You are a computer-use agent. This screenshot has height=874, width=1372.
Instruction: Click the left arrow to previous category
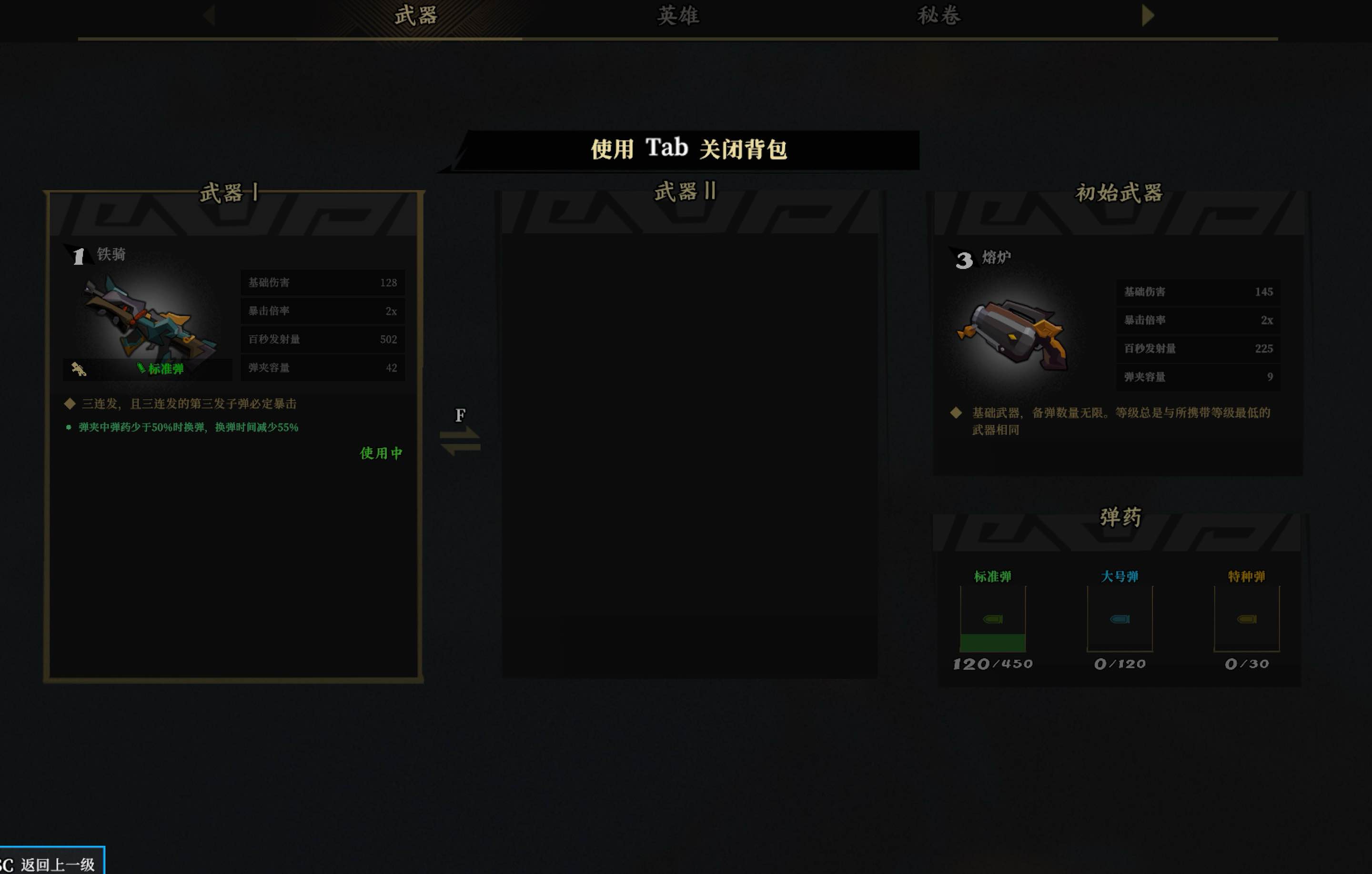(x=210, y=15)
